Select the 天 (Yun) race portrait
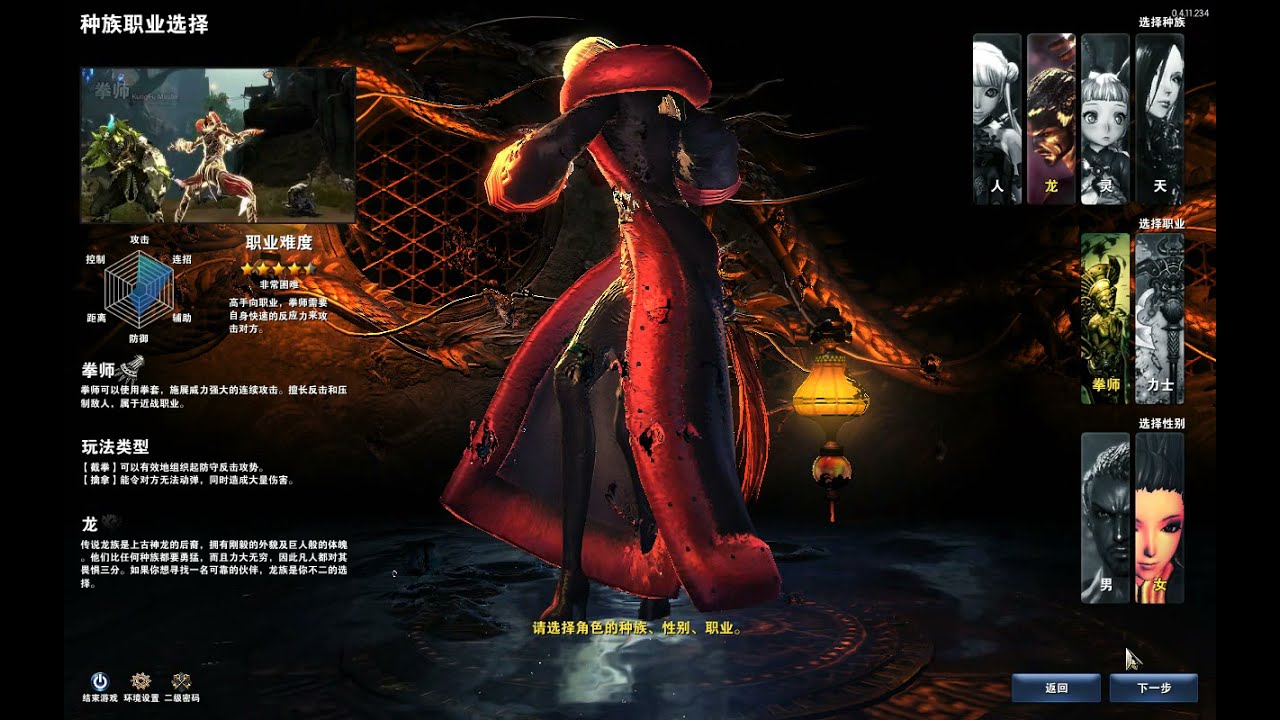 [x=1159, y=119]
